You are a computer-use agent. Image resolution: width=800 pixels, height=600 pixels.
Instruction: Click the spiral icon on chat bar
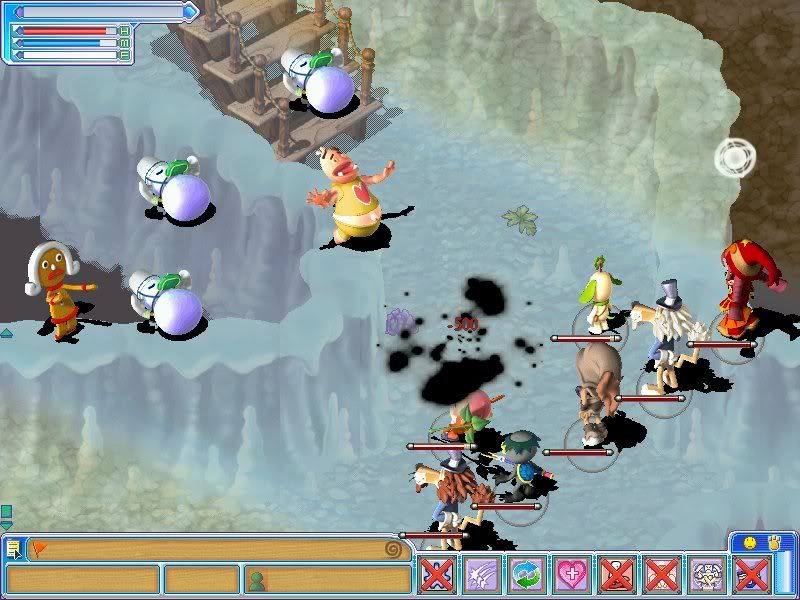click(398, 549)
